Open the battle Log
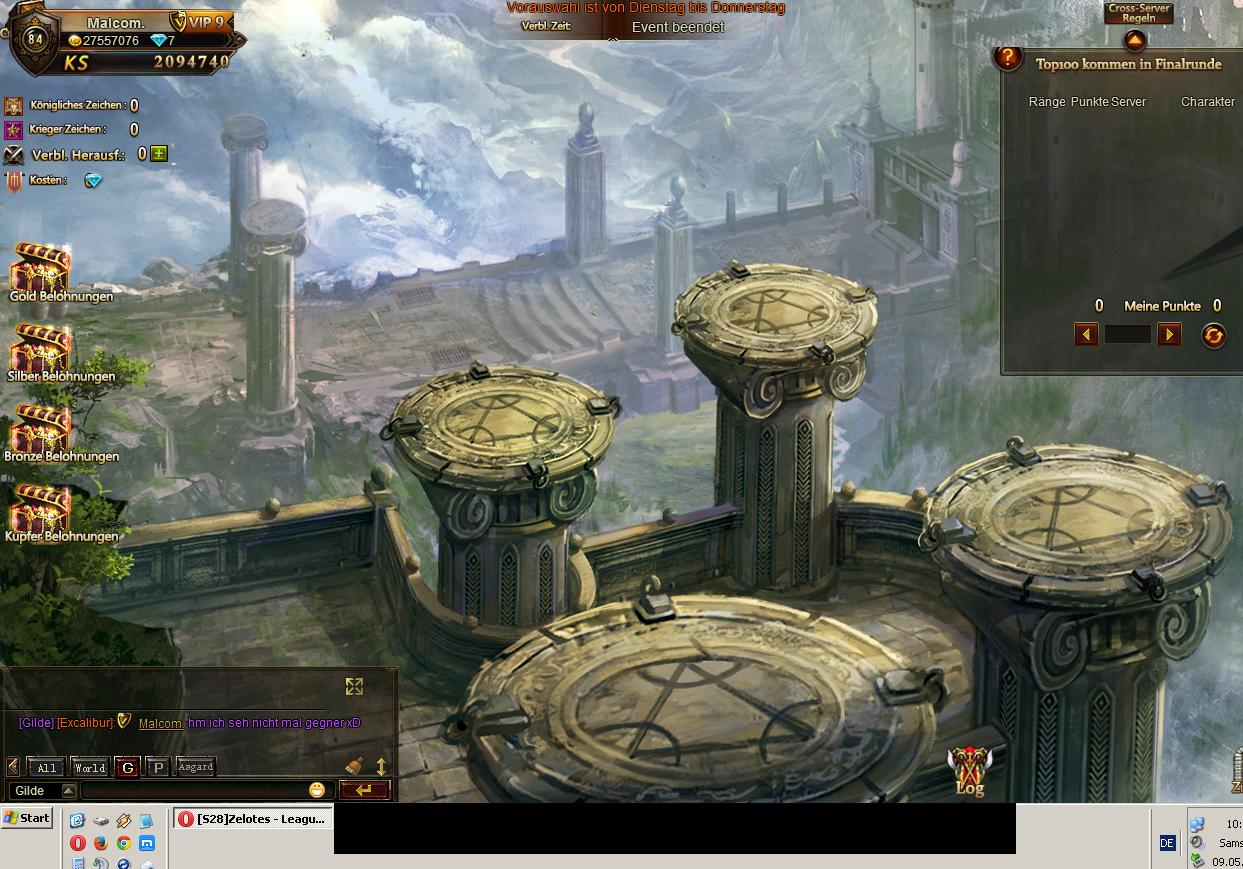 pos(969,772)
